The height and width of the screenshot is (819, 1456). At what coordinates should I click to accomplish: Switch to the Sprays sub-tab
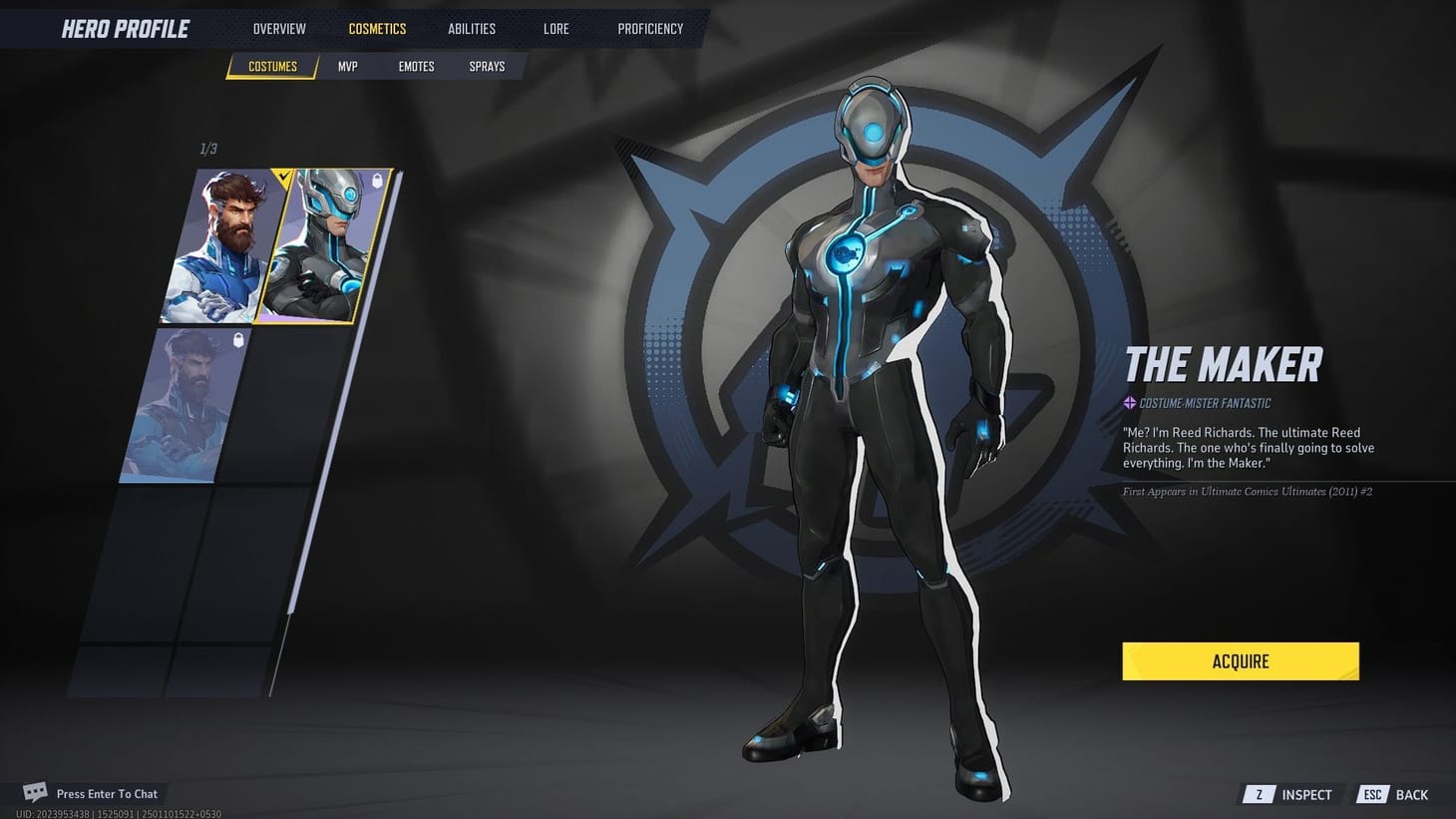point(487,66)
